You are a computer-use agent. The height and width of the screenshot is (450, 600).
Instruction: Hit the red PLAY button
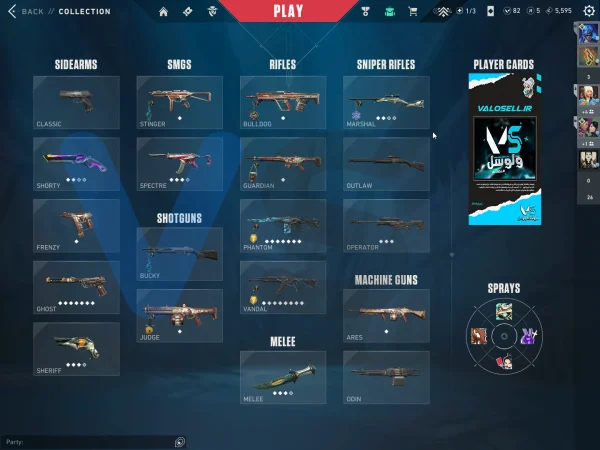pos(288,11)
